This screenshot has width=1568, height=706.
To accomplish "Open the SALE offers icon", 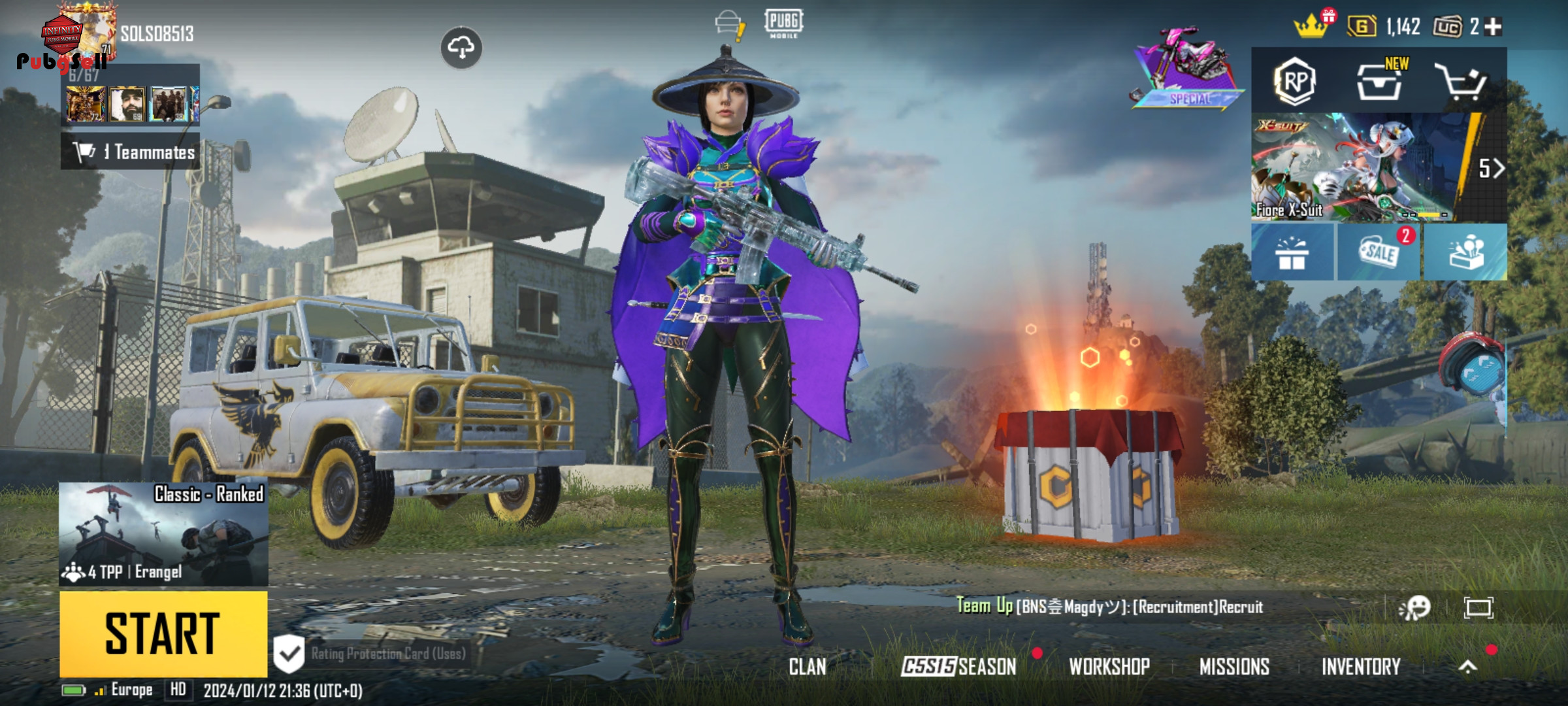I will 1379,252.
